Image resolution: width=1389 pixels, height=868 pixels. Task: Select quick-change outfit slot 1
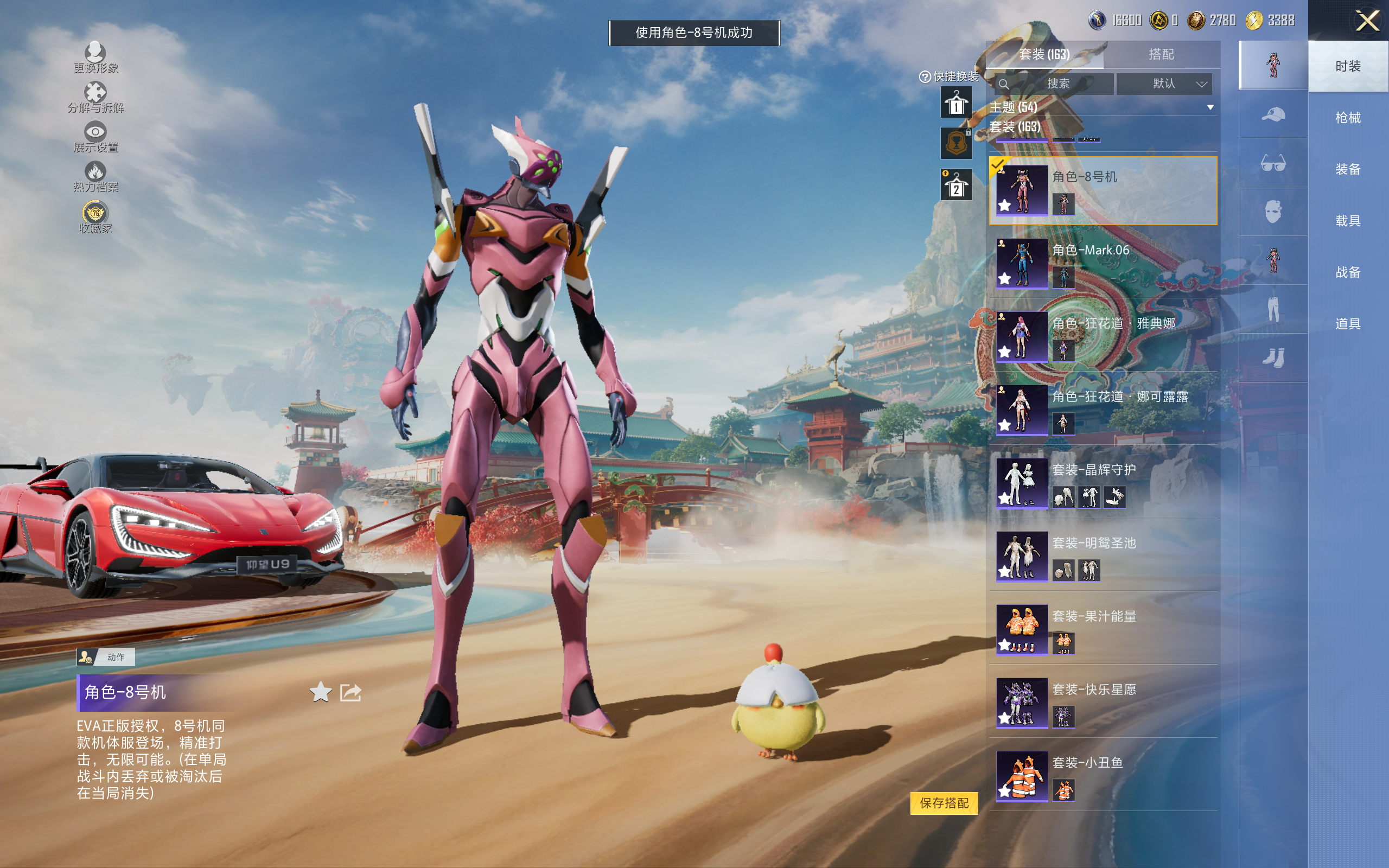pyautogui.click(x=955, y=103)
